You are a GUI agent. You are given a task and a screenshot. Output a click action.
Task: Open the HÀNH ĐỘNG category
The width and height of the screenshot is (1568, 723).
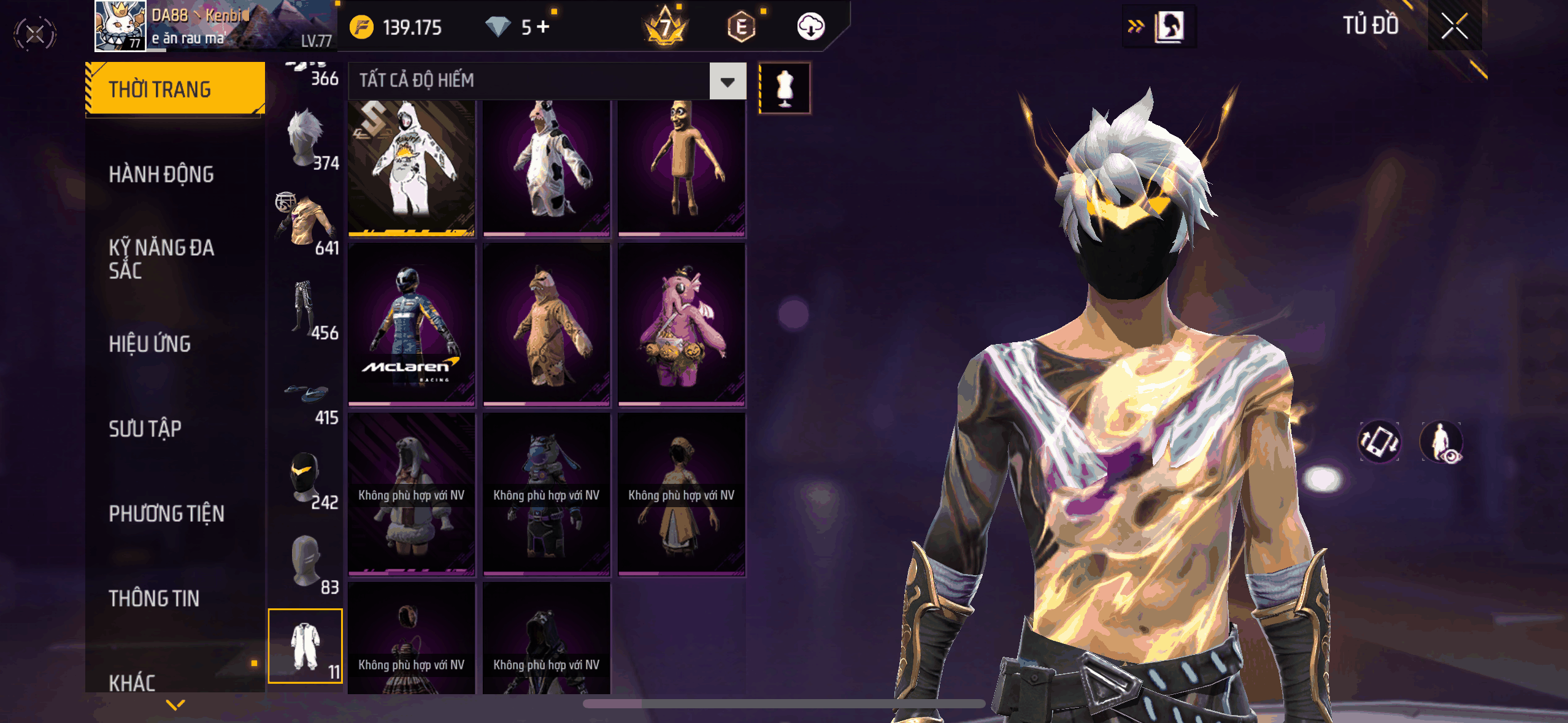[161, 175]
